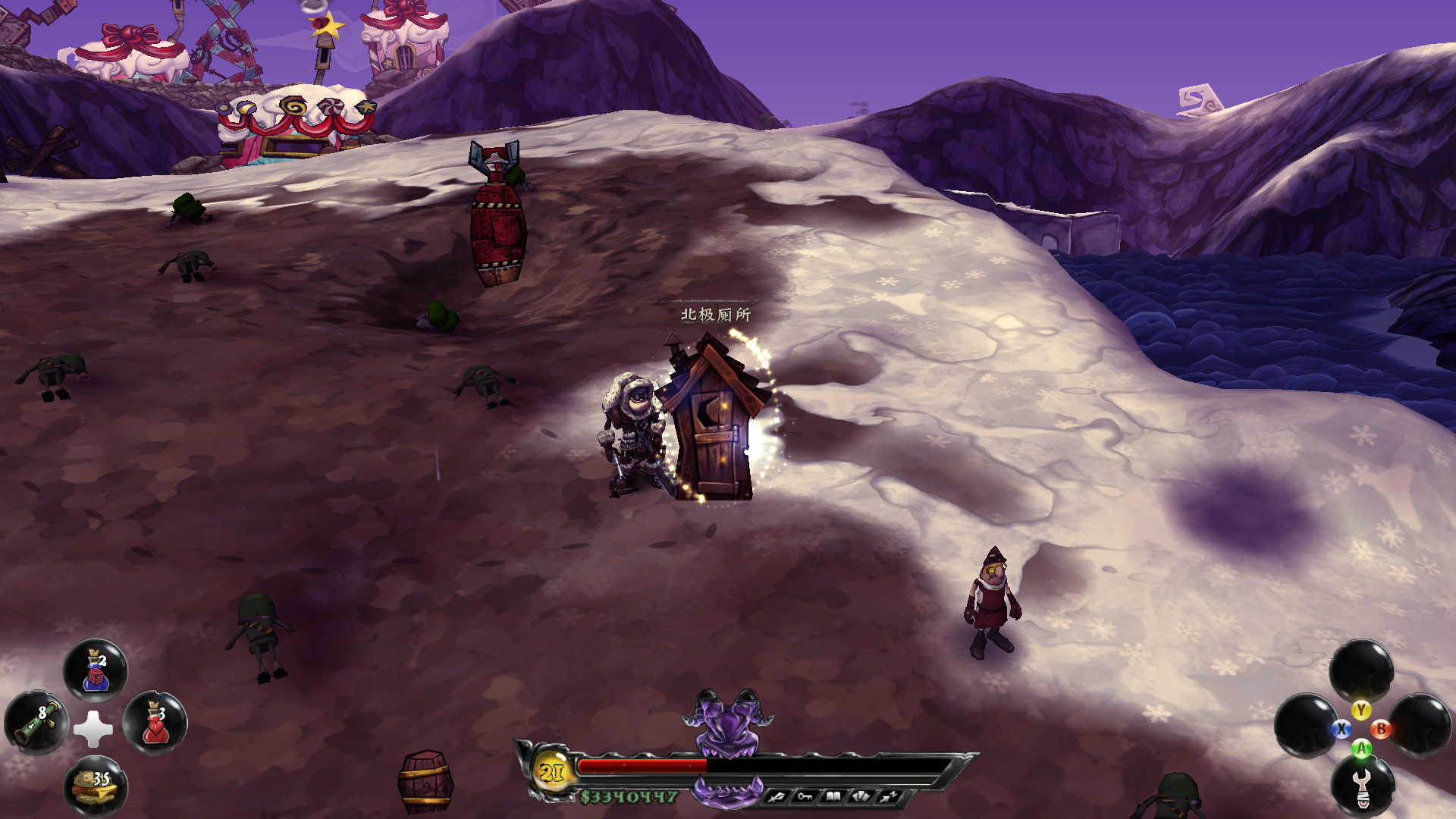Image resolution: width=1456 pixels, height=819 pixels.
Task: Open the sword equipment icon
Action: [x=776, y=796]
